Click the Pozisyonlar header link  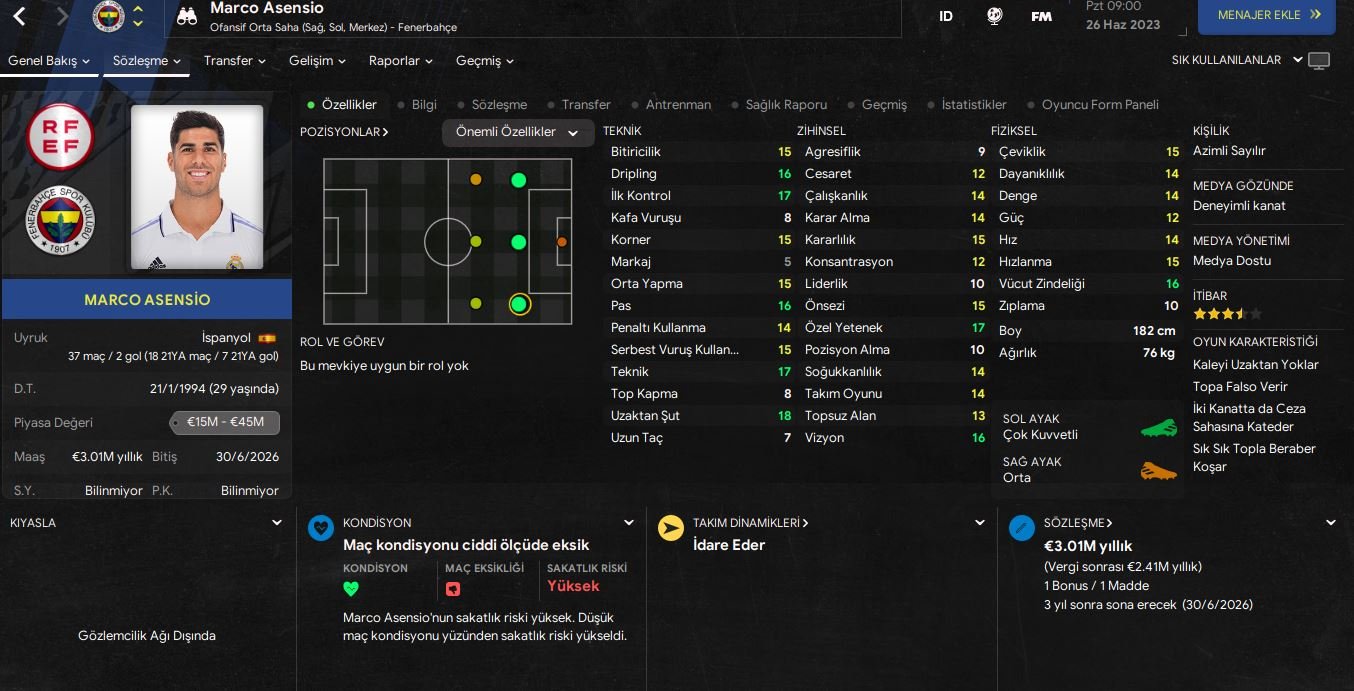(344, 132)
